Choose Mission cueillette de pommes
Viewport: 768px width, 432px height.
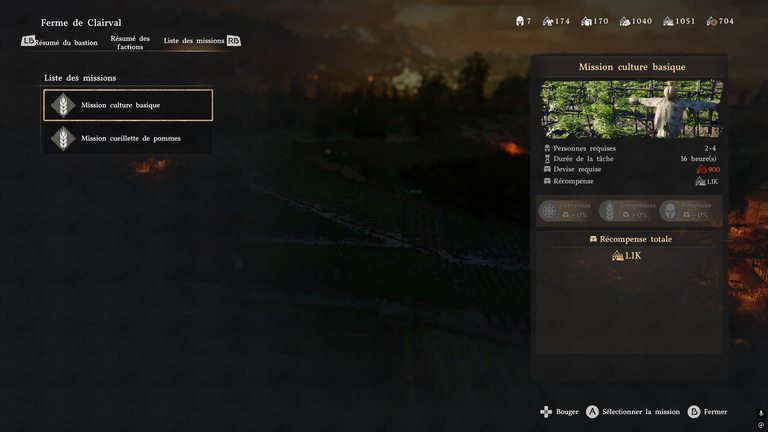(x=128, y=138)
